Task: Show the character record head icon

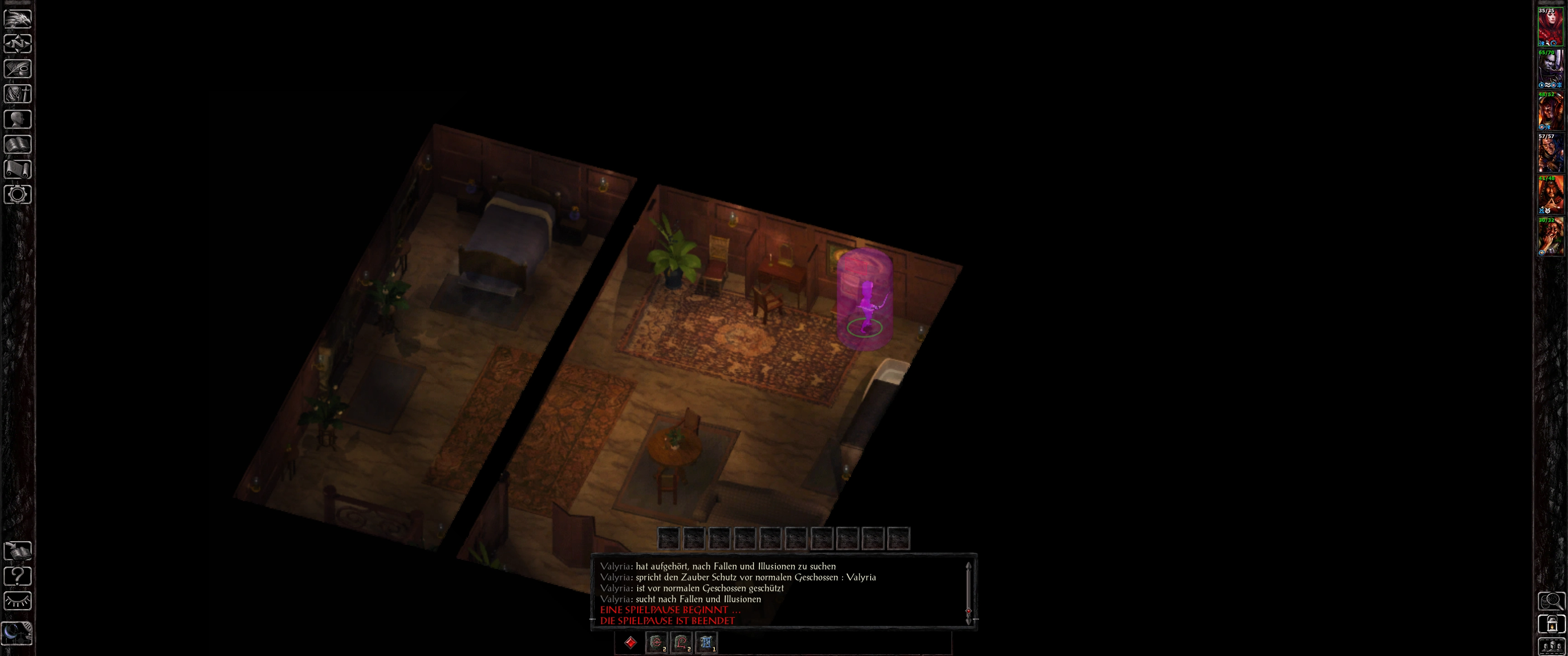Action: pos(18,119)
